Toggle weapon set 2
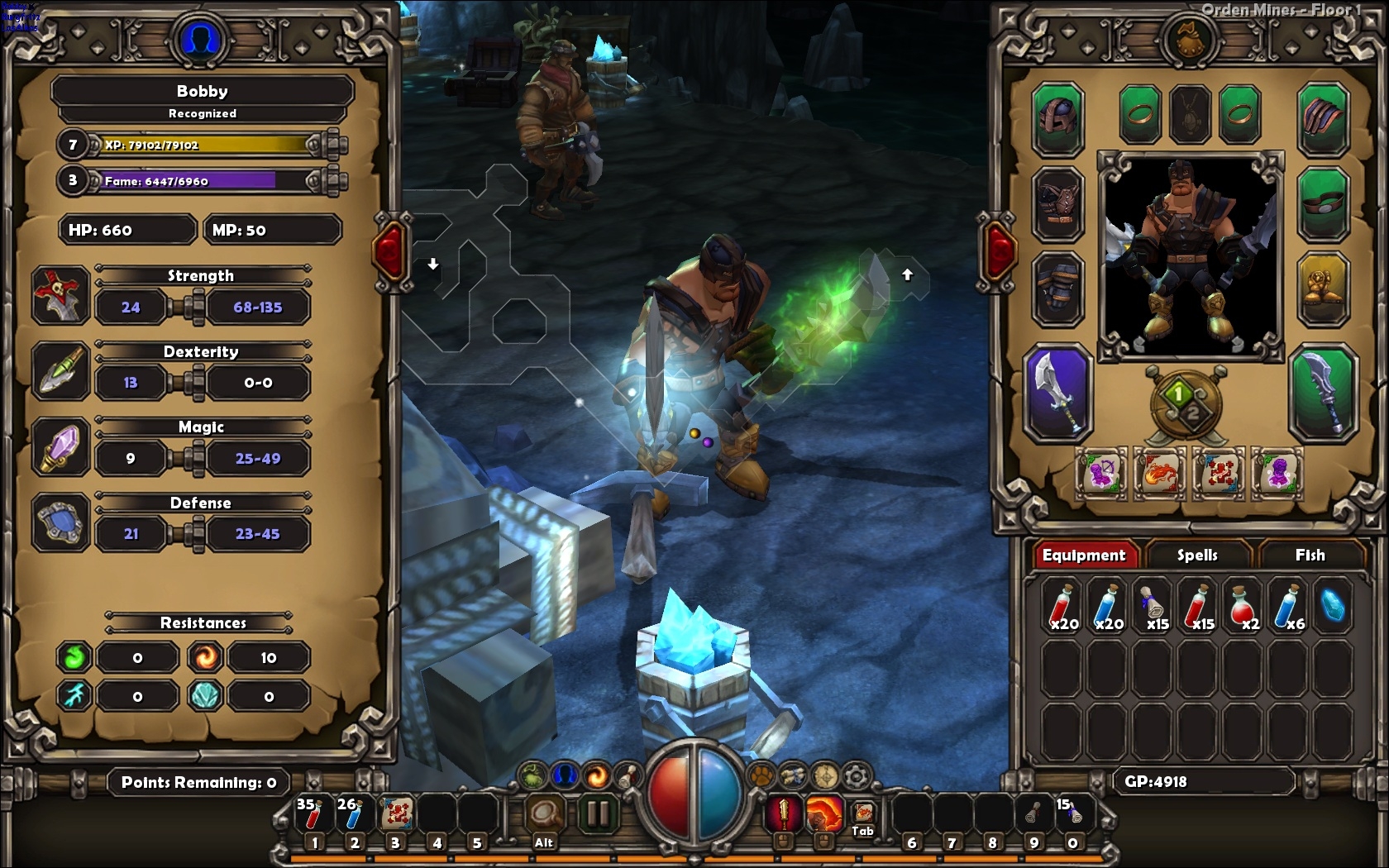The height and width of the screenshot is (868, 1389). click(x=1194, y=413)
